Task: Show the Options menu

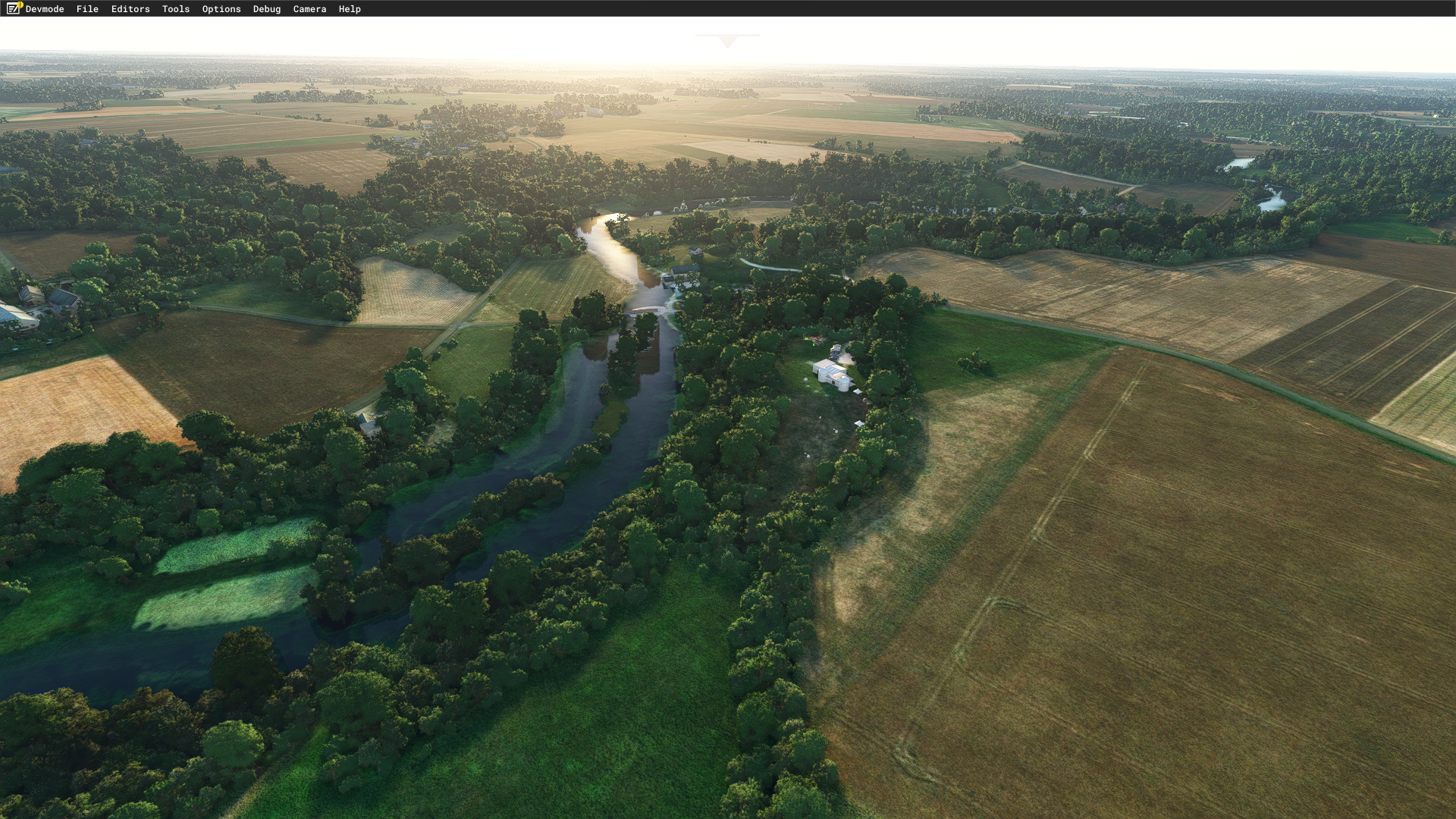Action: point(221,9)
